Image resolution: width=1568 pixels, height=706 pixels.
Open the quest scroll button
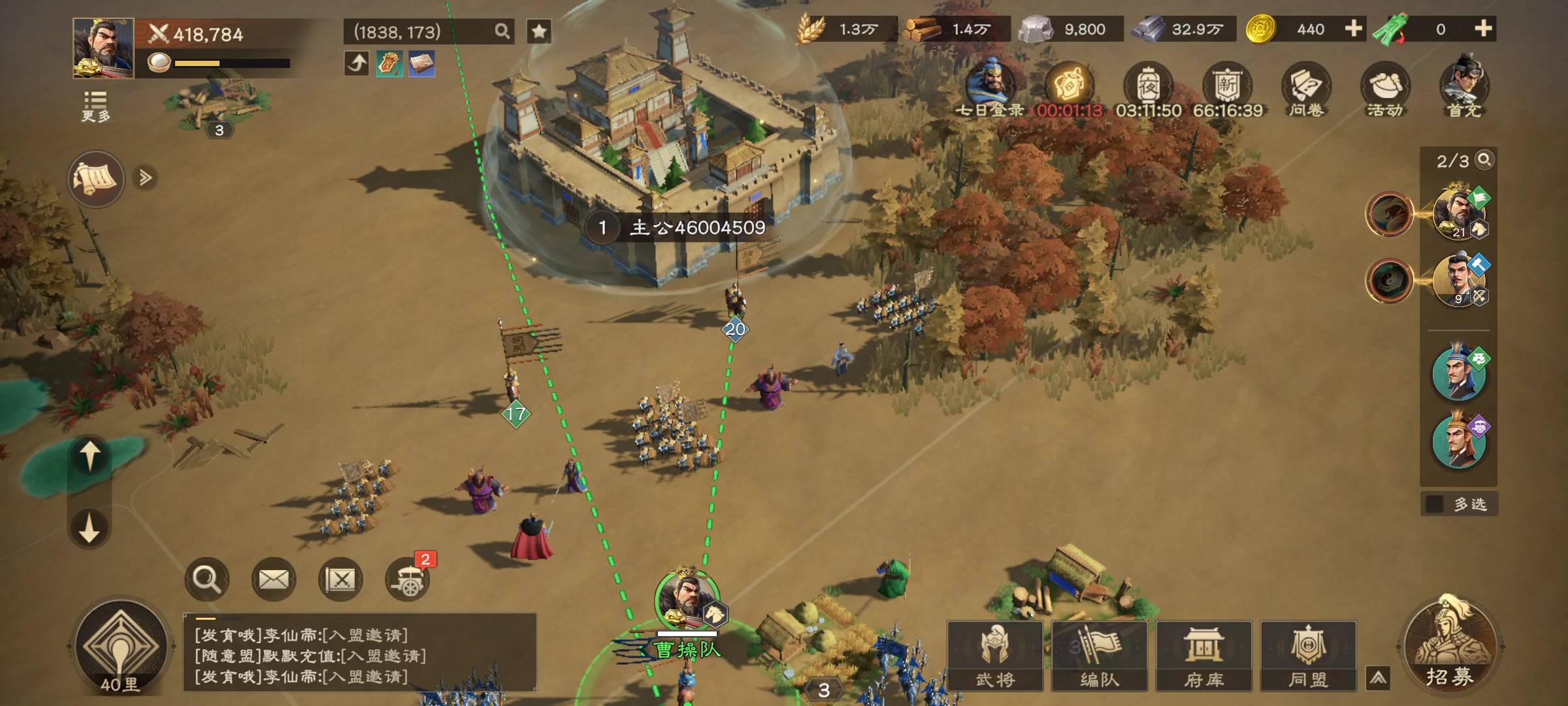[96, 178]
